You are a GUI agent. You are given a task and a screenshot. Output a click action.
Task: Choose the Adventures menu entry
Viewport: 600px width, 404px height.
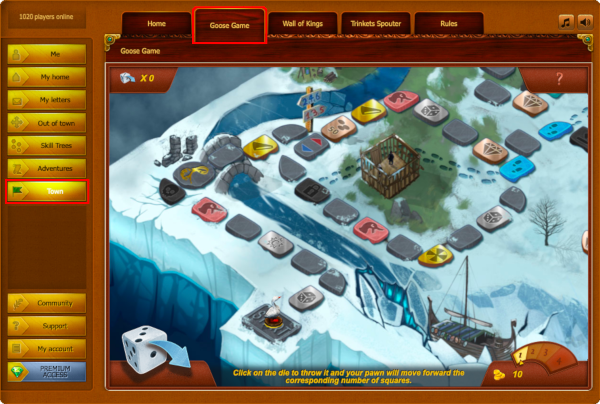pos(47,168)
